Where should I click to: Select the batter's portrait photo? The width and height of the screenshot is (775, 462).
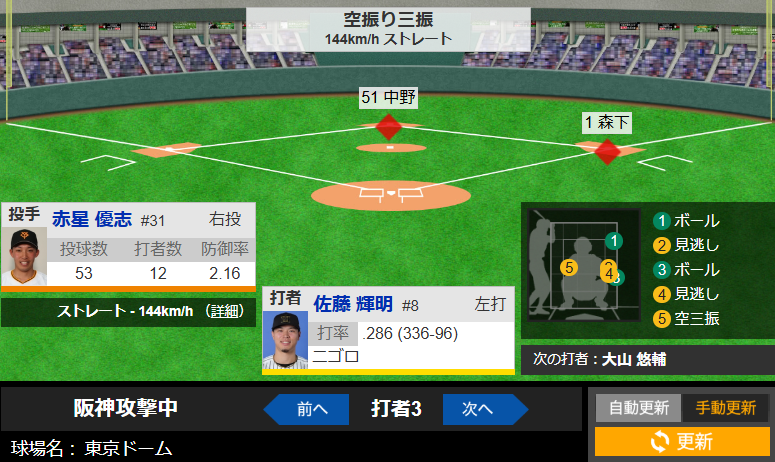point(284,341)
